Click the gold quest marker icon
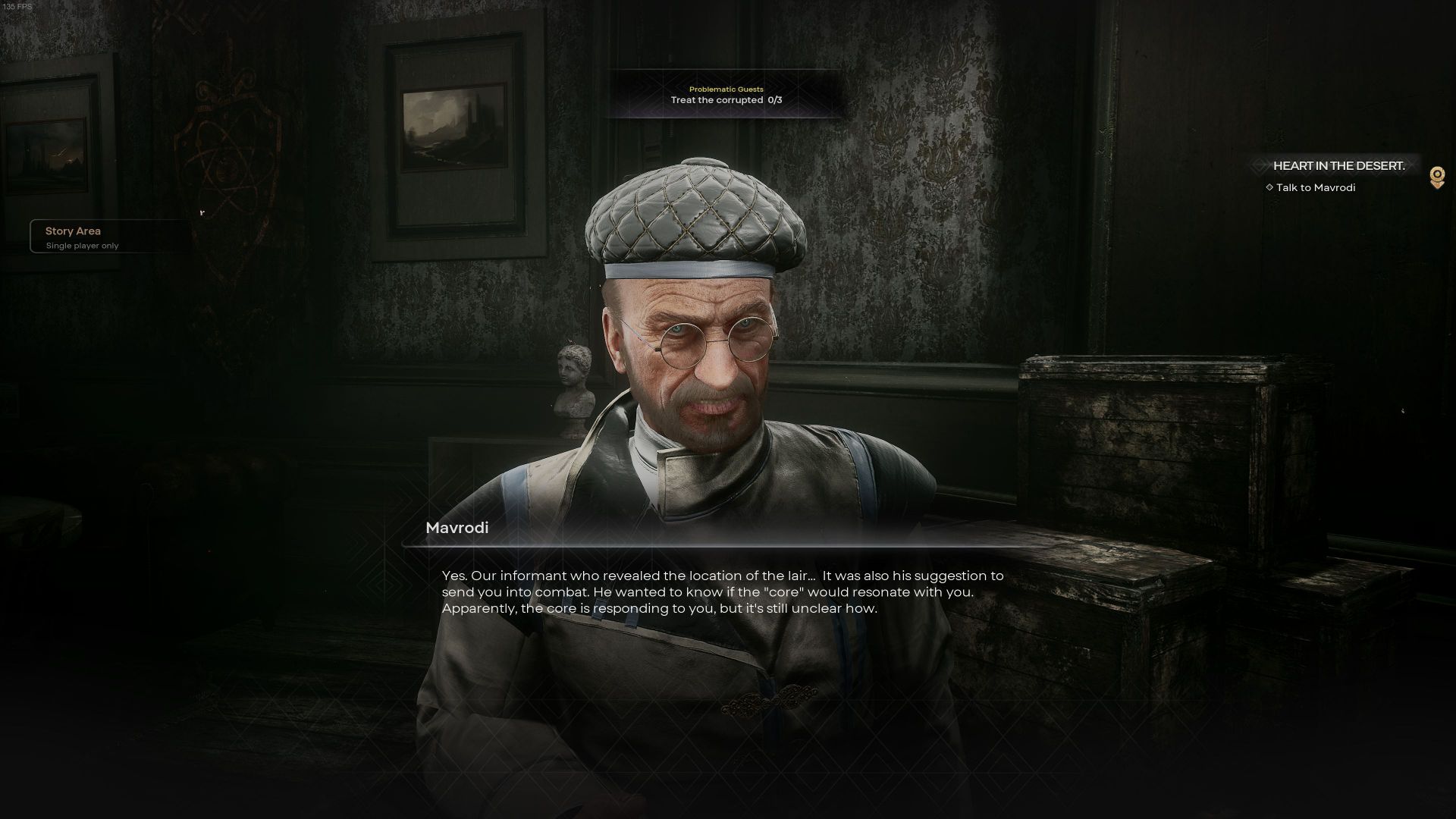 [1436, 177]
